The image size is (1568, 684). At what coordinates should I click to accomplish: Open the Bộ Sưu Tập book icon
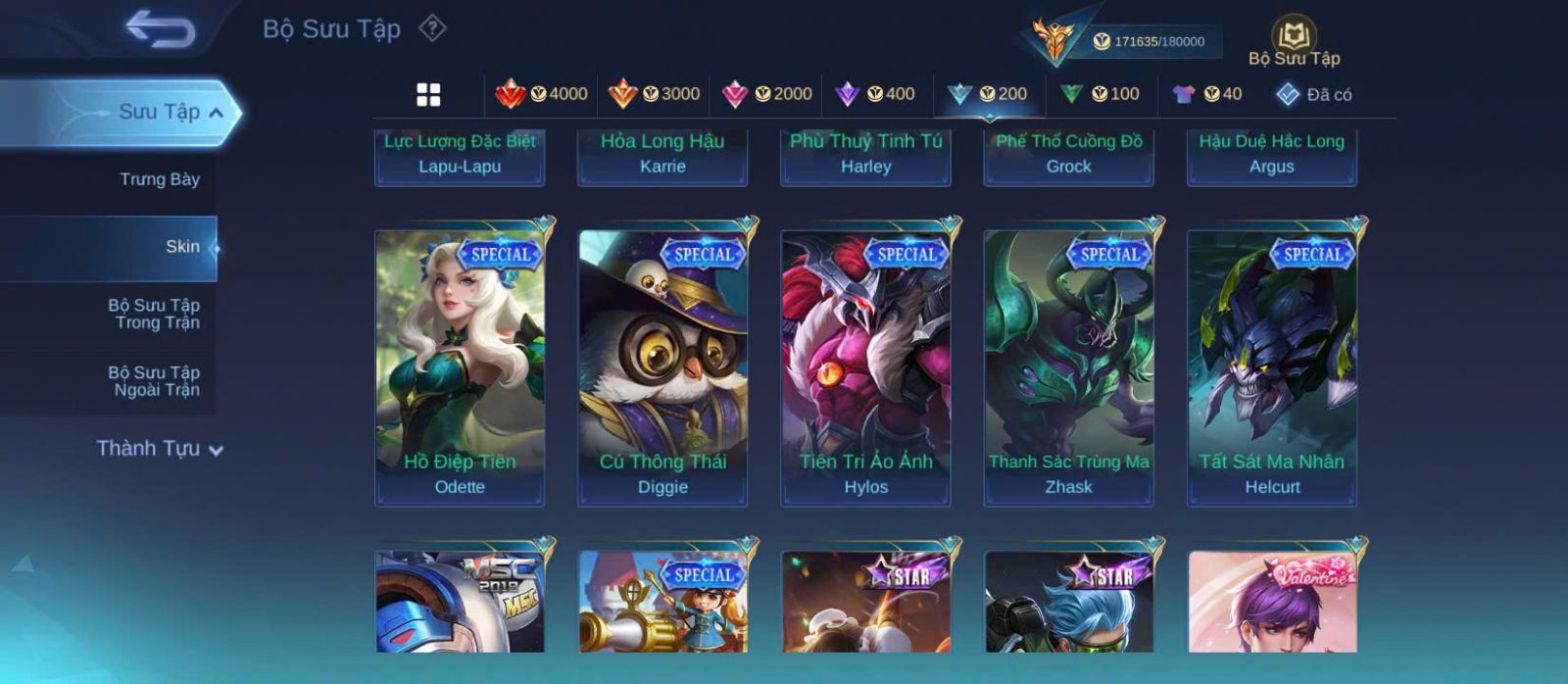1294,37
